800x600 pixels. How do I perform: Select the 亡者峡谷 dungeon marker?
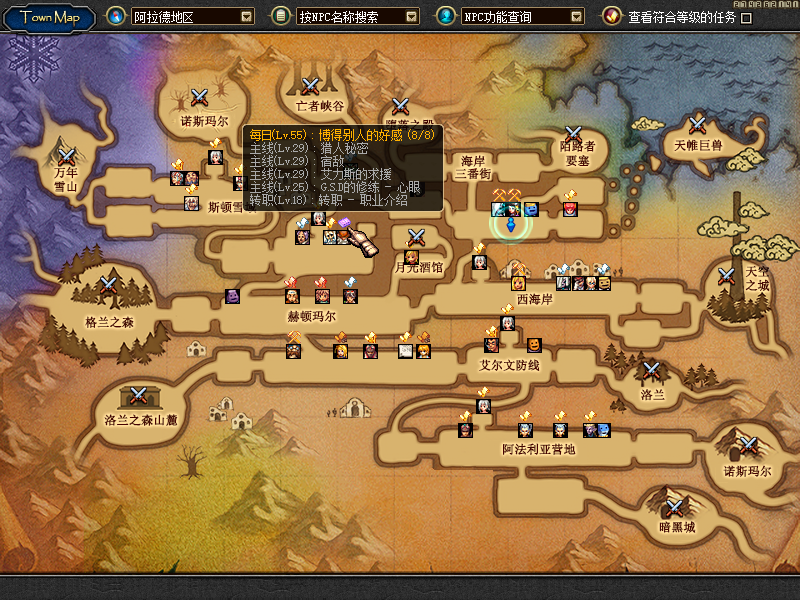[311, 87]
